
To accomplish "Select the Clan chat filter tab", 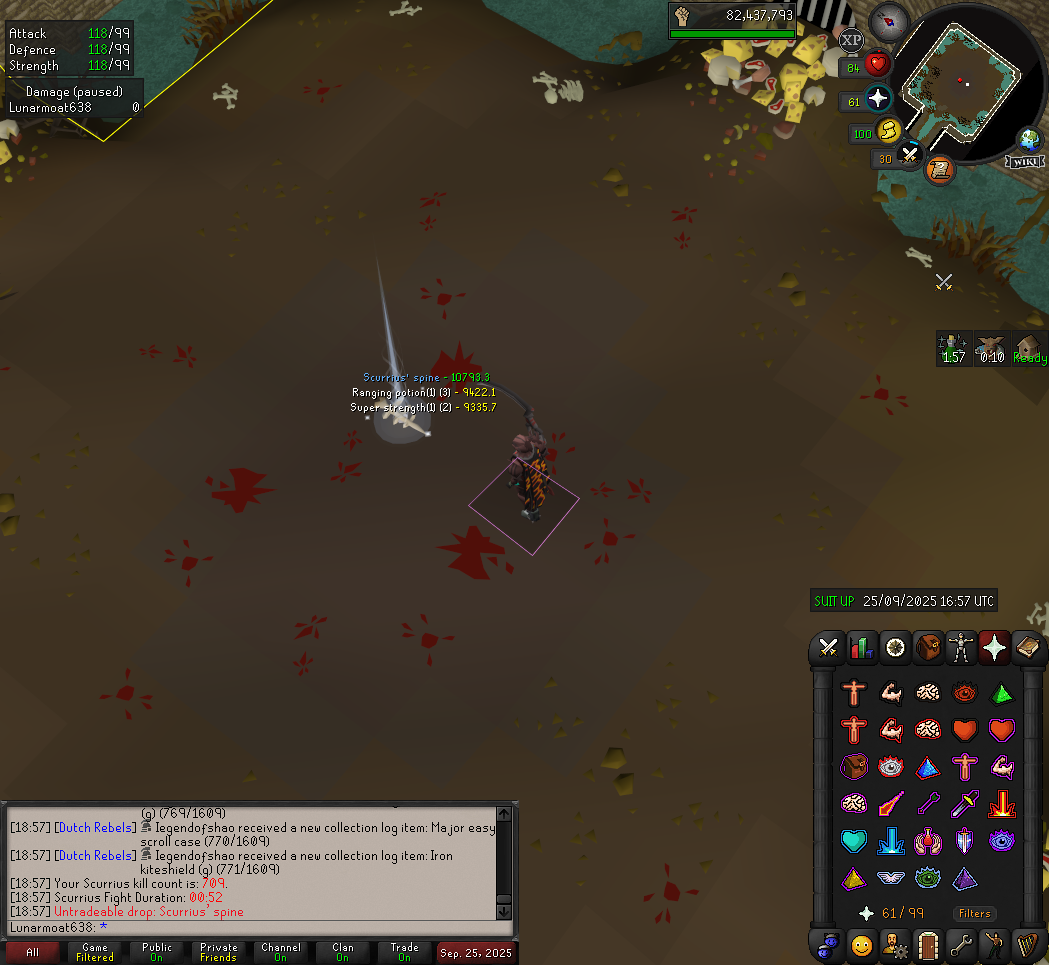I will tap(343, 951).
